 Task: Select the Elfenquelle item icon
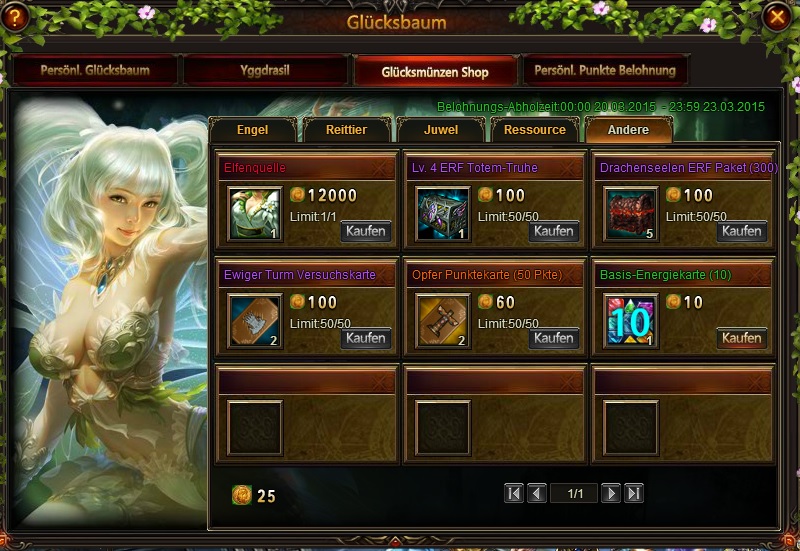pos(253,214)
